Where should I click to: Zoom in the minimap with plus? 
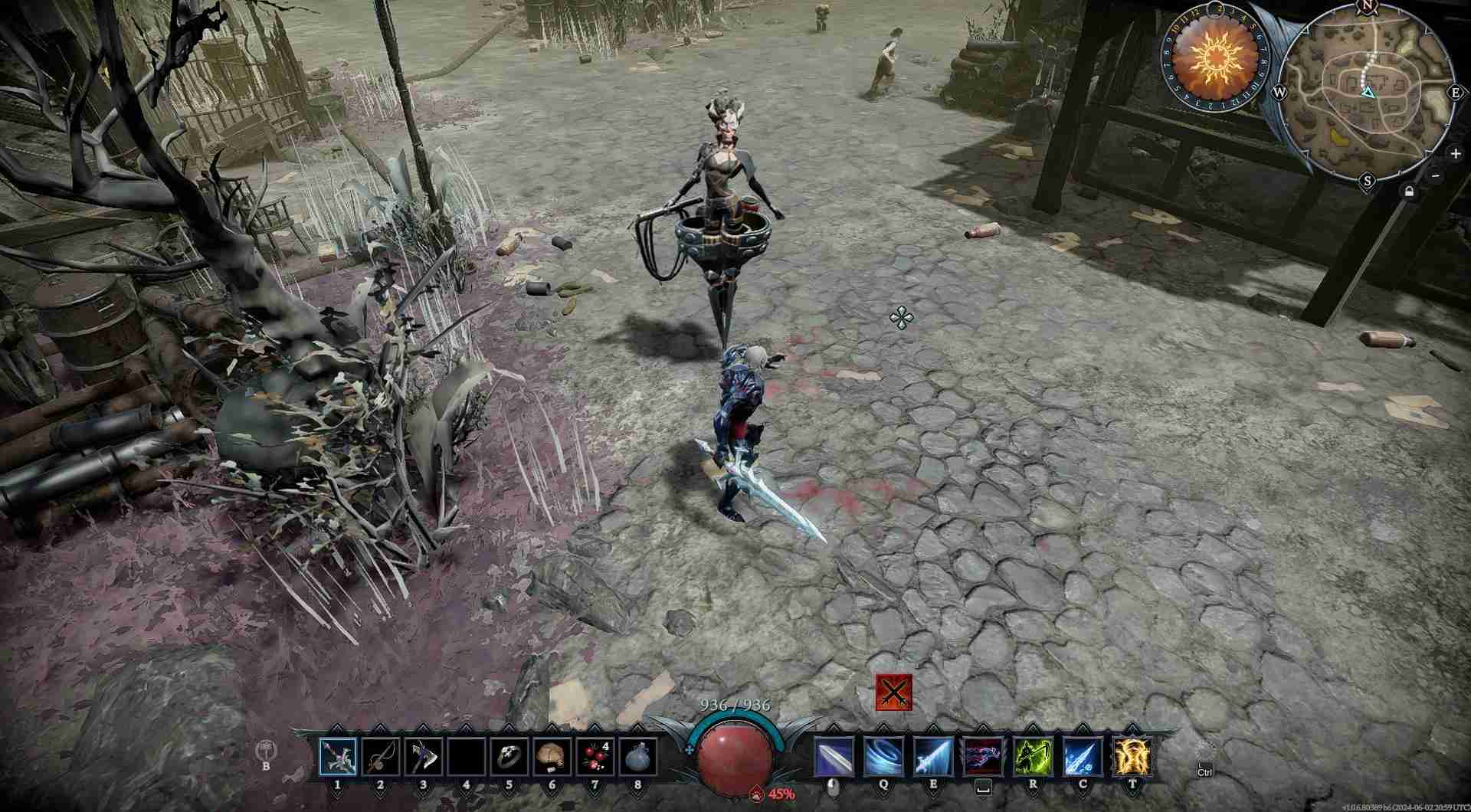pos(1455,153)
